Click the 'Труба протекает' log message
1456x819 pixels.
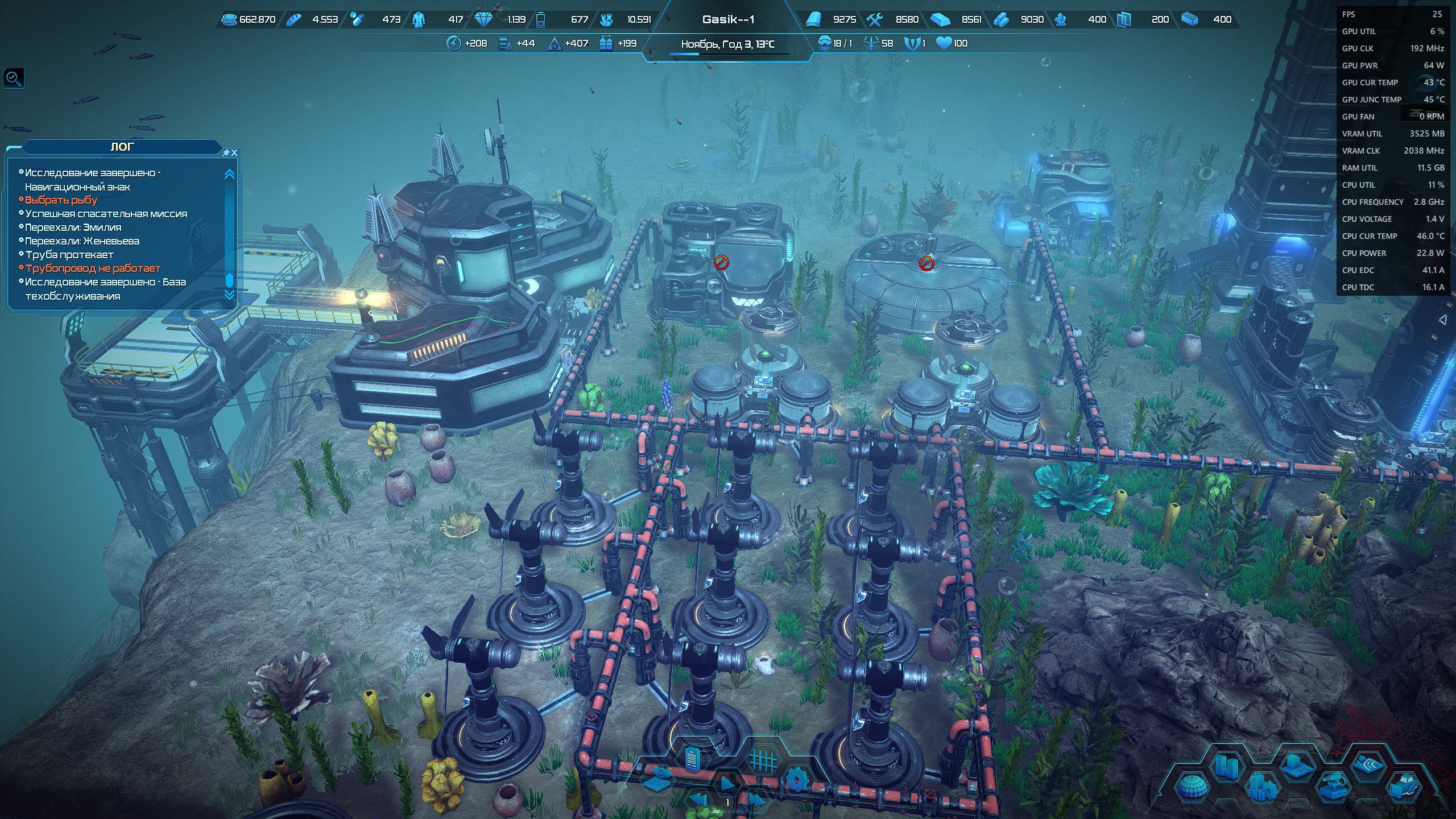click(69, 255)
